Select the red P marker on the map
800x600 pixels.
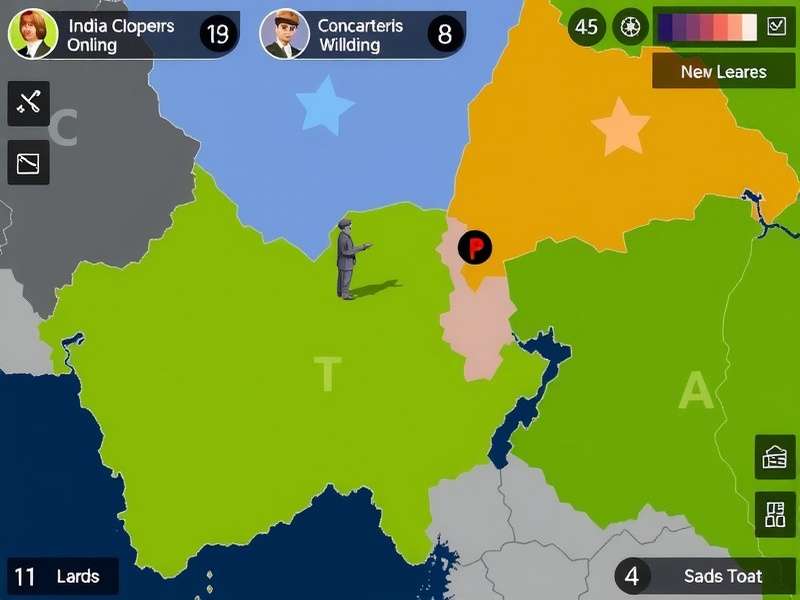click(475, 246)
